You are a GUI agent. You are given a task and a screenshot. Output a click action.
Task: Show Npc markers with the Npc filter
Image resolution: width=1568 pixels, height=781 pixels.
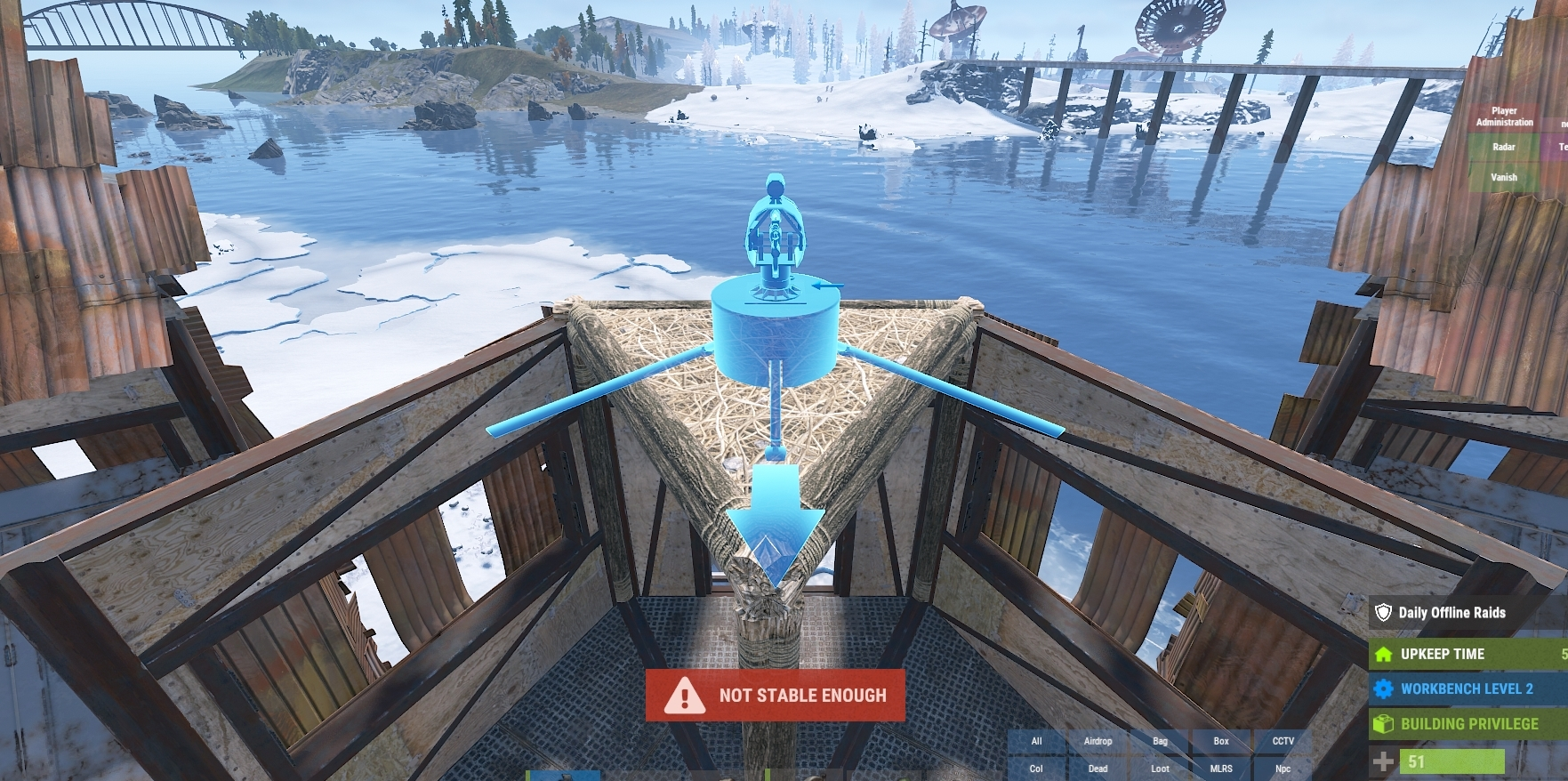pos(1283,769)
